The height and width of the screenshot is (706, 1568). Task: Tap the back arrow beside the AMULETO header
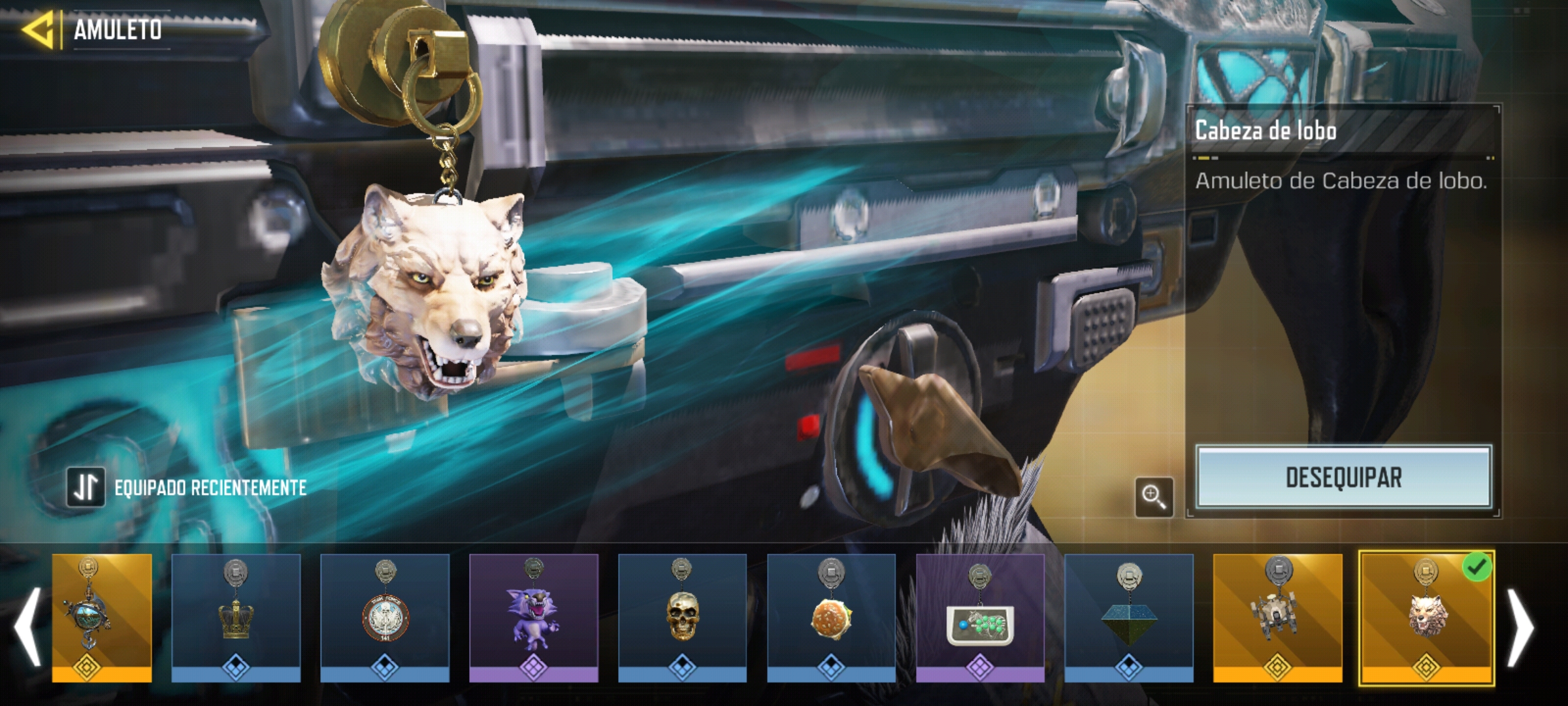(41, 29)
